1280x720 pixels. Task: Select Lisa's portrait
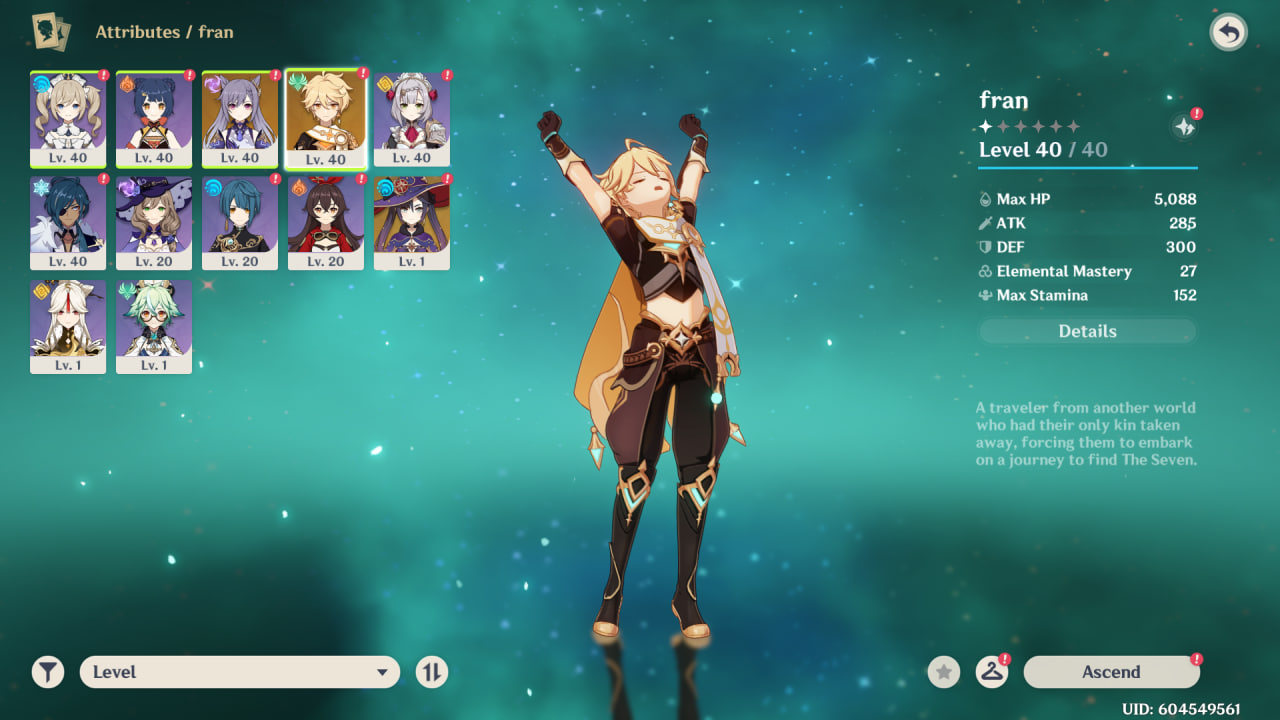(154, 222)
